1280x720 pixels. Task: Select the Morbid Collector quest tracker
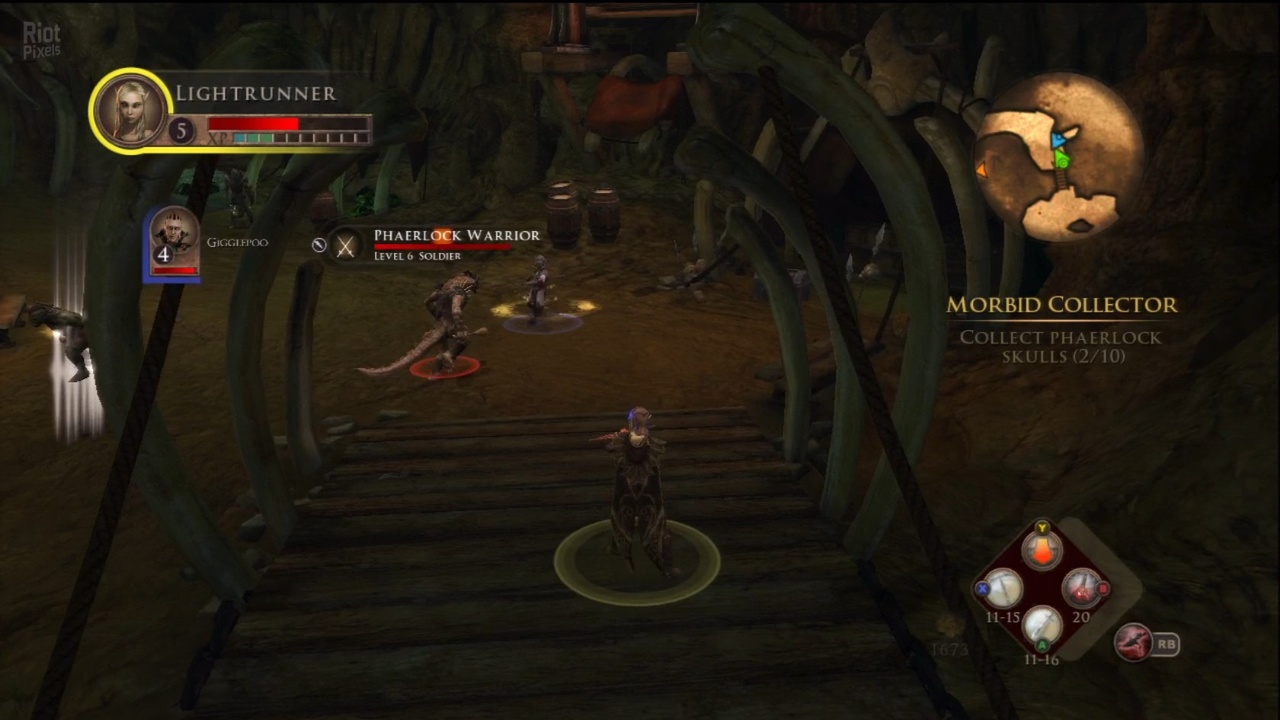click(1061, 305)
